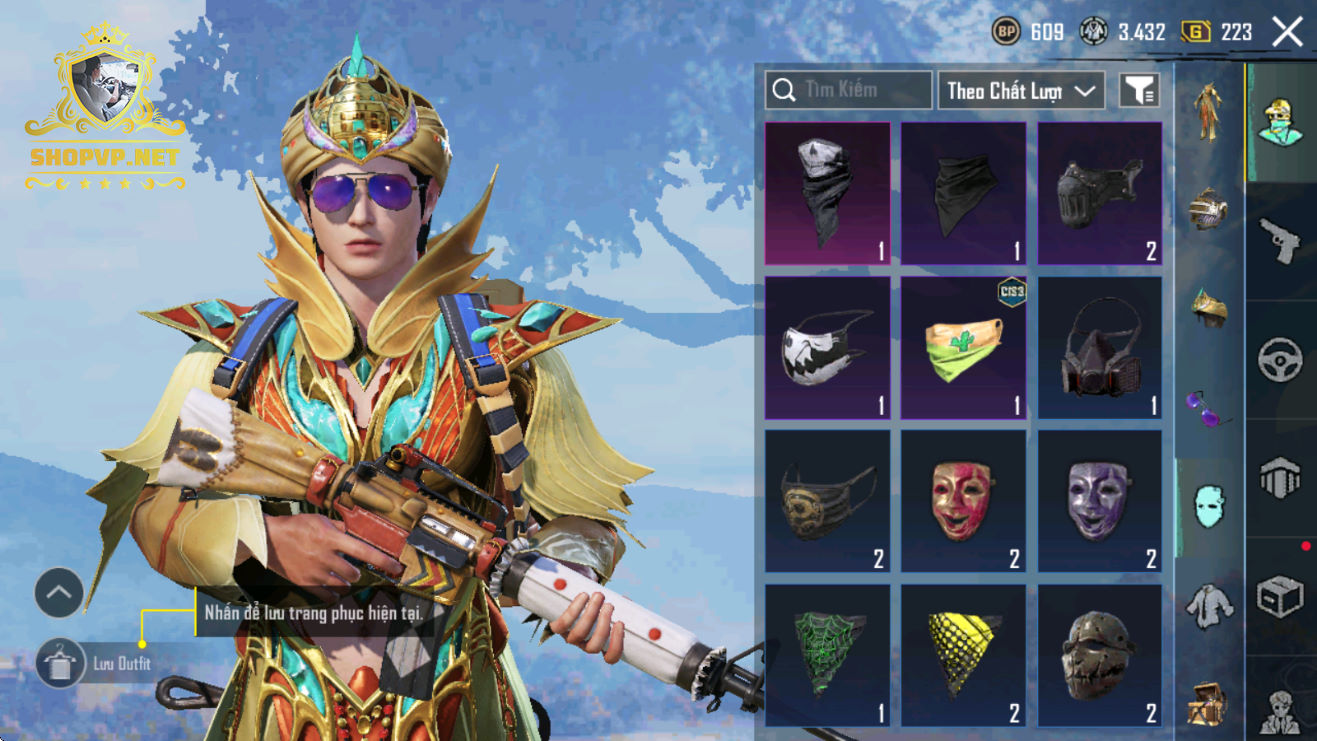
Task: Close the inventory screen
Action: tap(1287, 32)
